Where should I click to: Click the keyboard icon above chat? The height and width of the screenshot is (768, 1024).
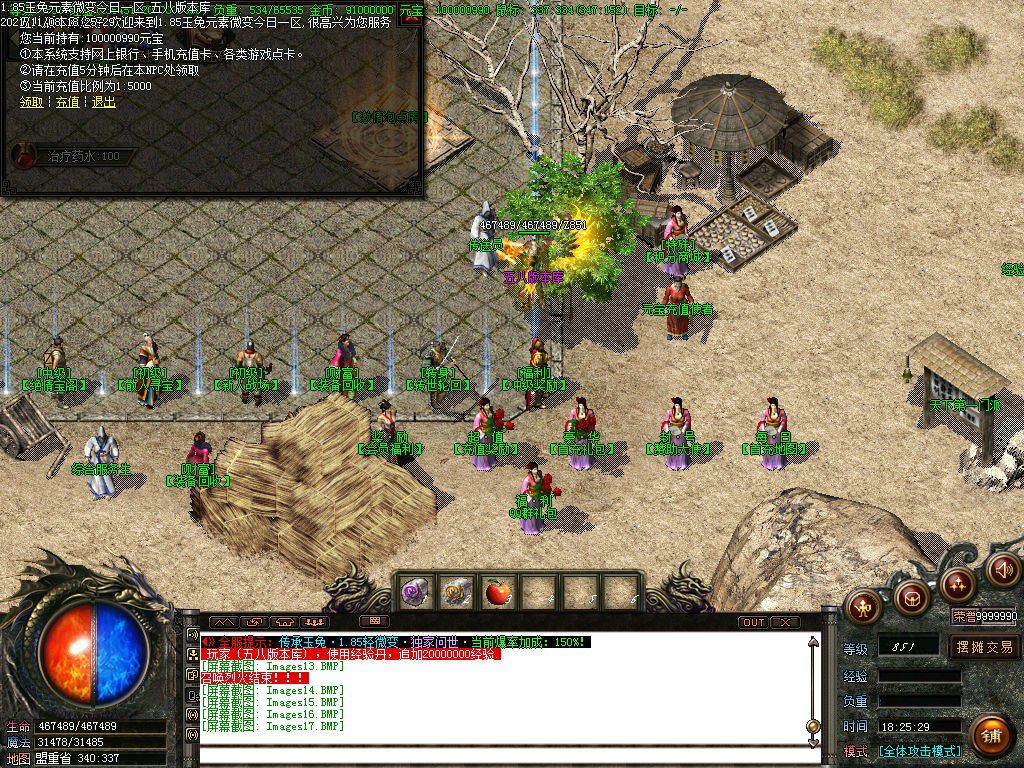(373, 621)
